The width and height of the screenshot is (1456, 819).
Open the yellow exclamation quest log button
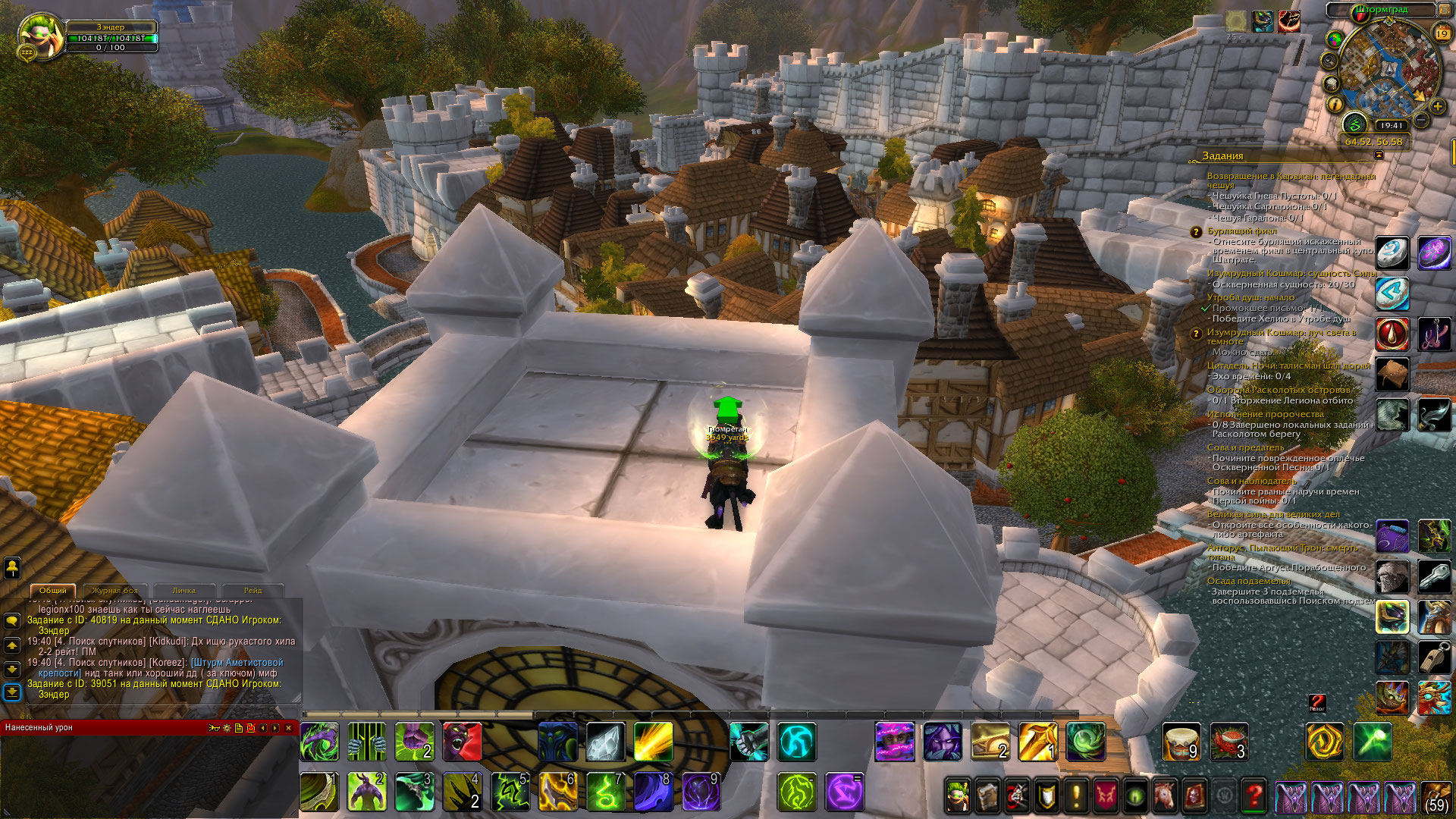point(1075,796)
